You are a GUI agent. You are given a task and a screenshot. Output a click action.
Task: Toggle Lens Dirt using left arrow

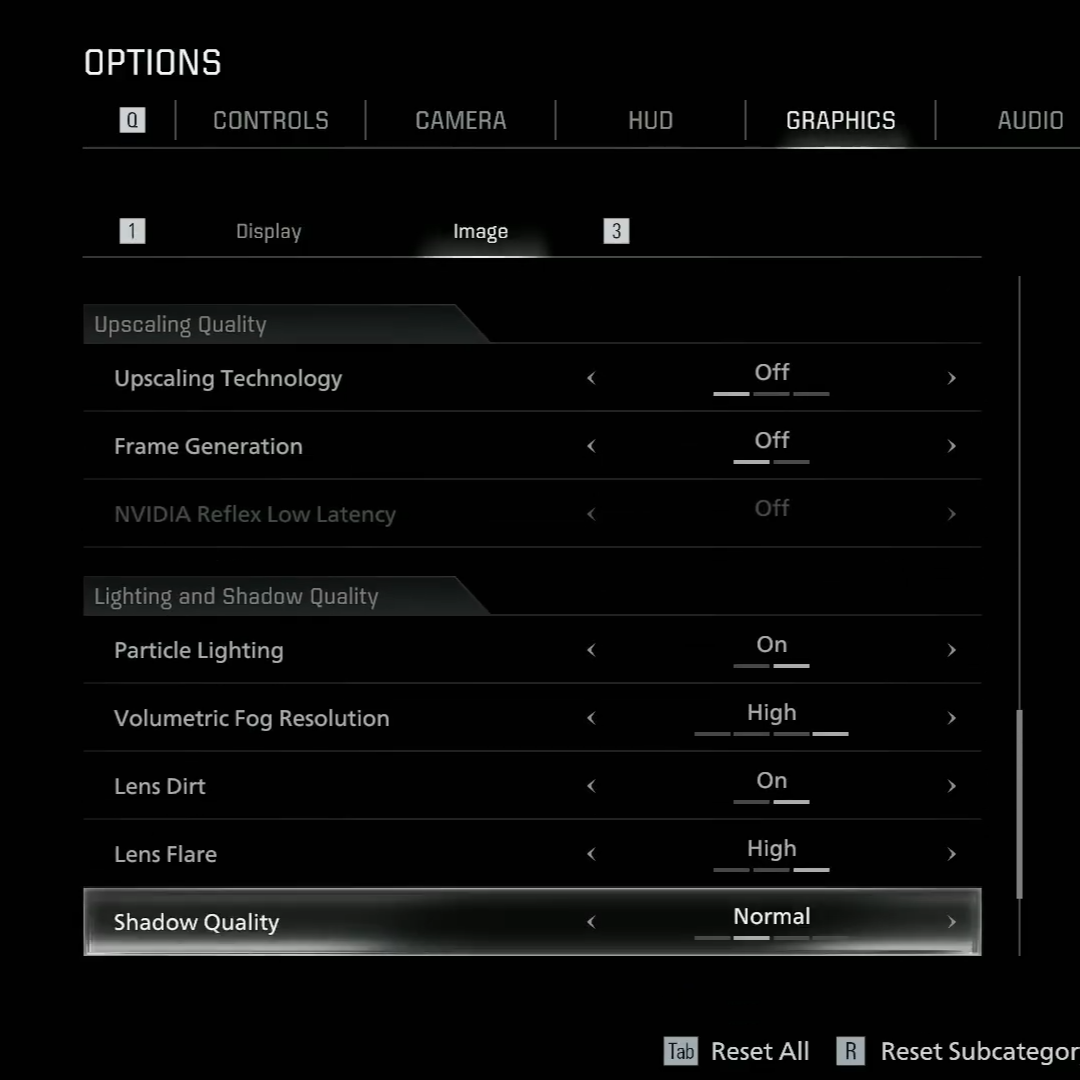[591, 786]
